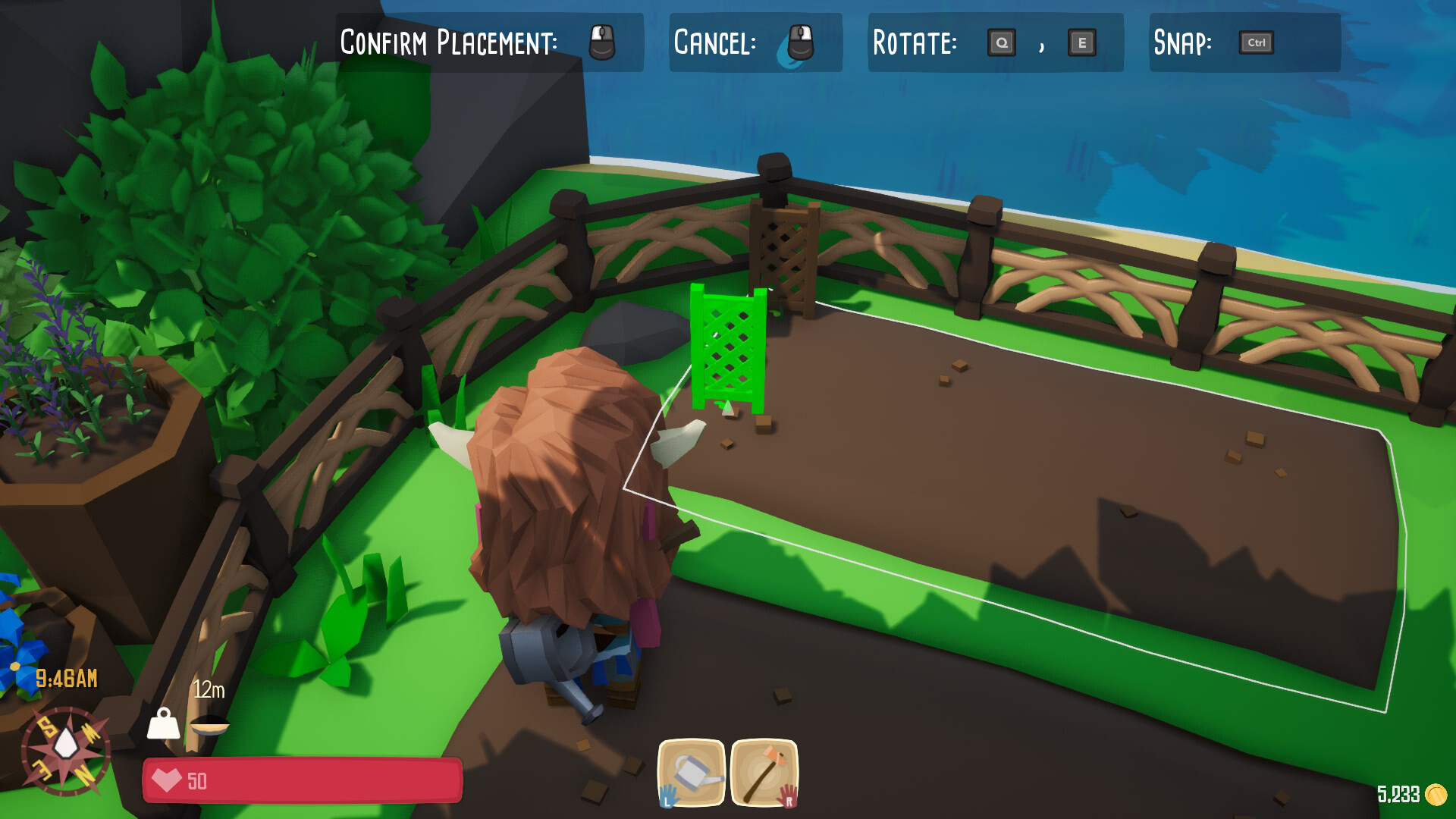Click the left mouse icon for Confirm Placement

tap(603, 43)
